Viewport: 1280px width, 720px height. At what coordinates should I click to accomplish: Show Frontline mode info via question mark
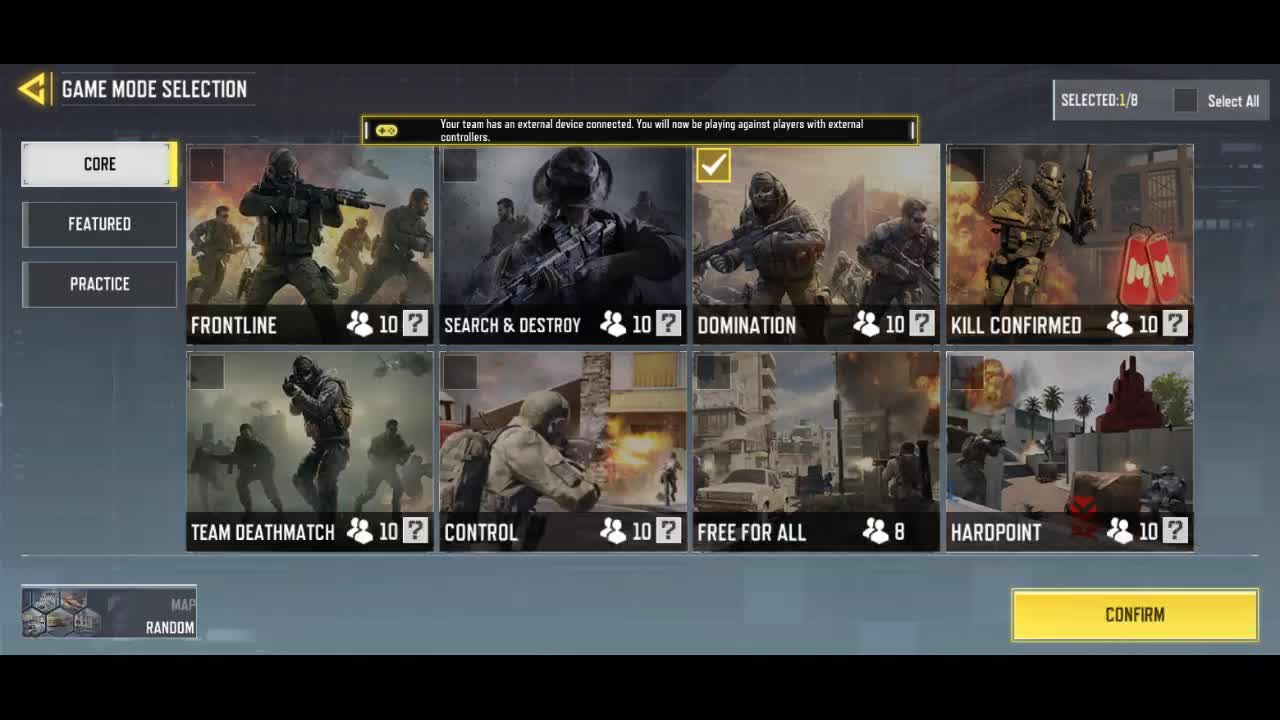coord(415,324)
